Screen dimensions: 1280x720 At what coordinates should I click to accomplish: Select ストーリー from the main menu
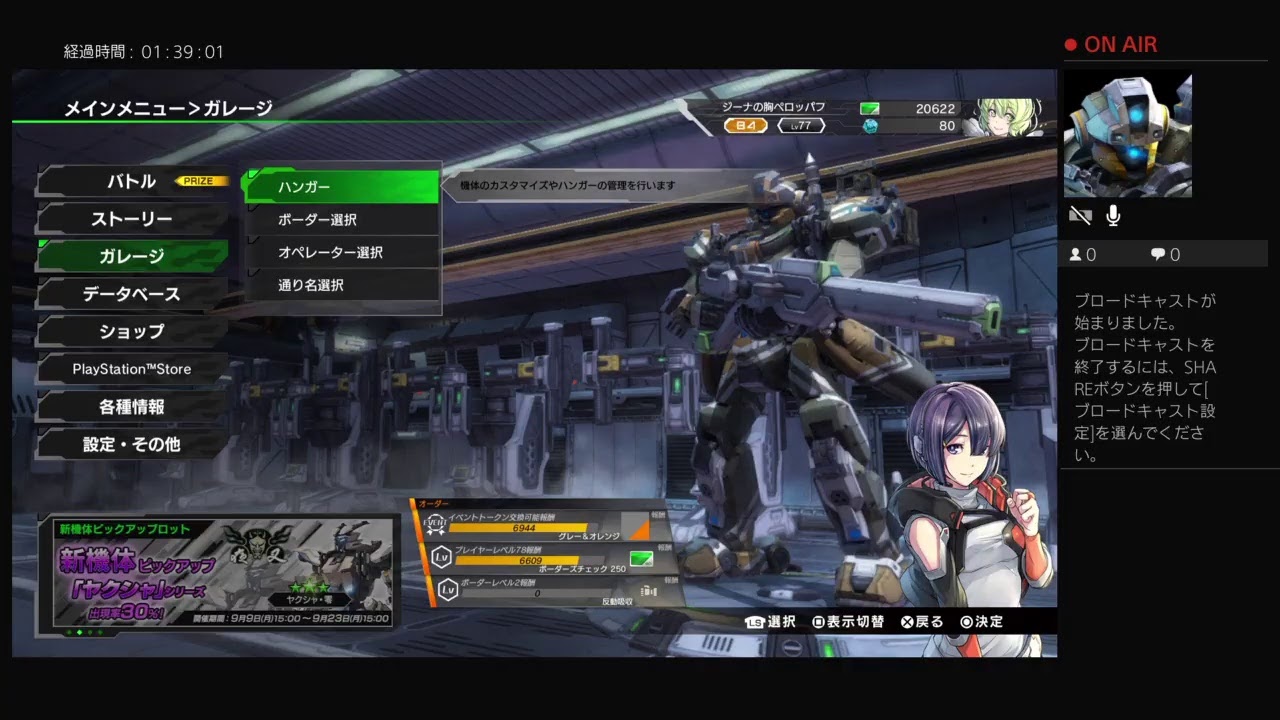click(132, 219)
